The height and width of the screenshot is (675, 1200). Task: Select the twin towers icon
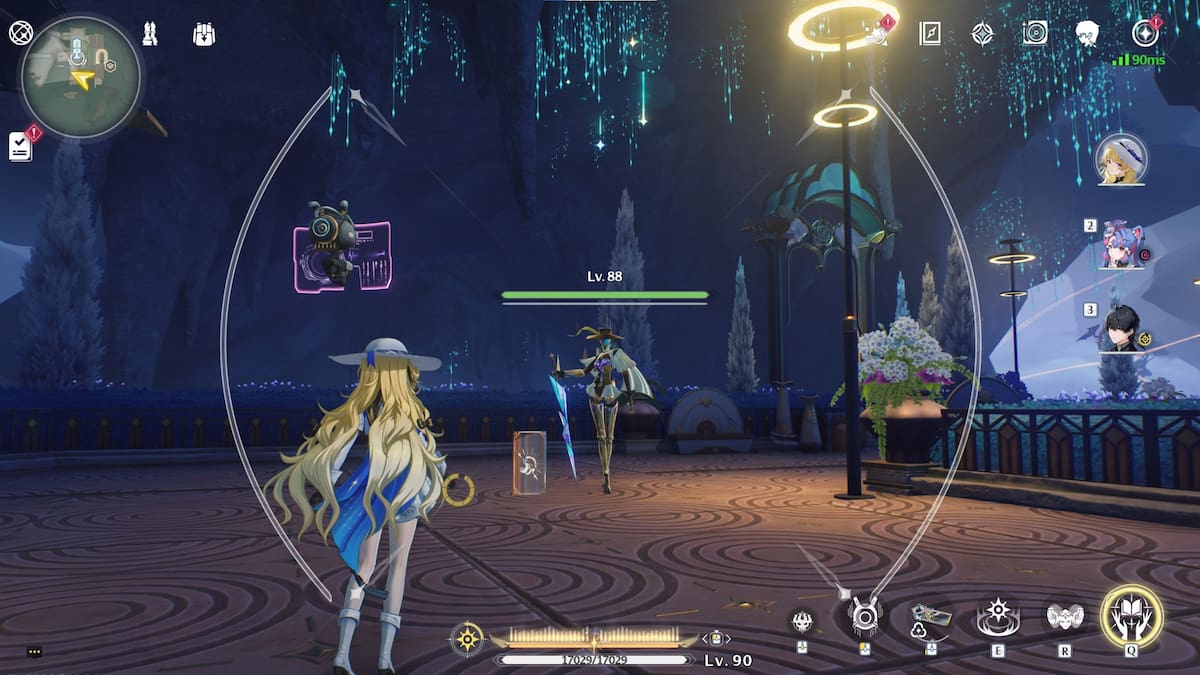pyautogui.click(x=150, y=34)
